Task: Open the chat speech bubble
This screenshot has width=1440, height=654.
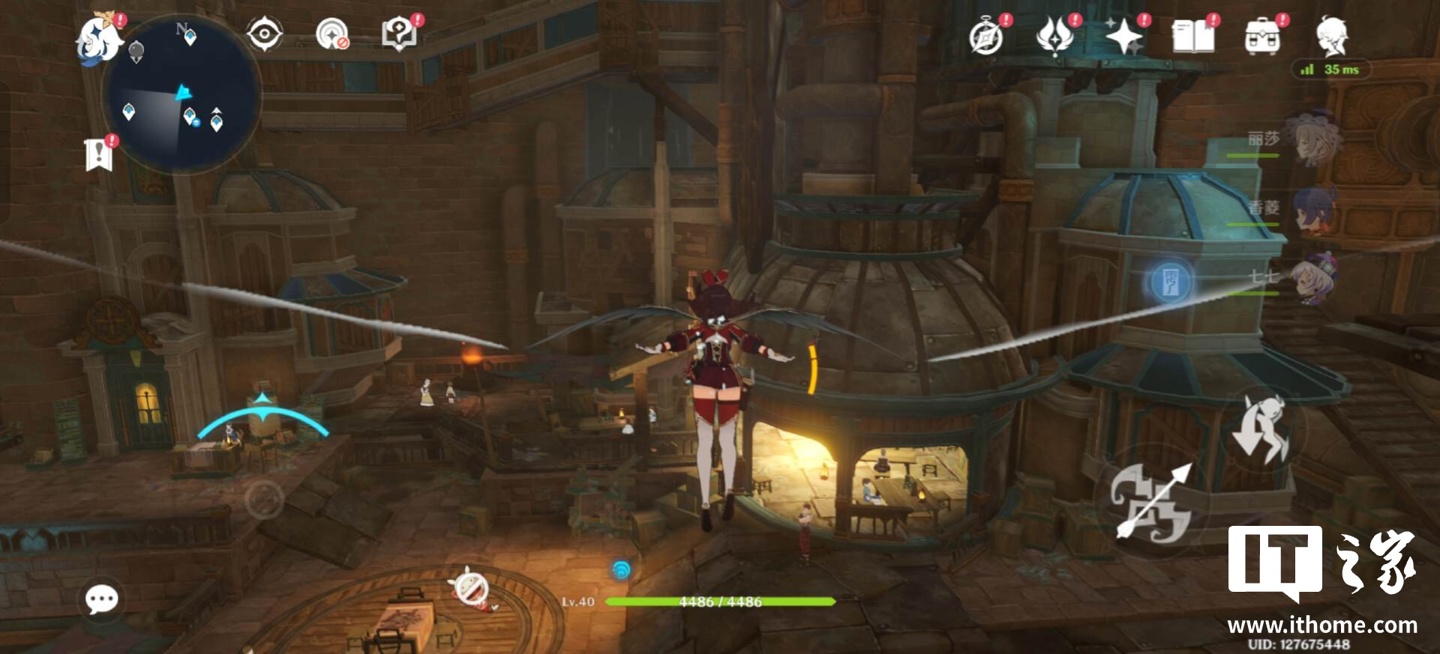Action: tap(102, 599)
